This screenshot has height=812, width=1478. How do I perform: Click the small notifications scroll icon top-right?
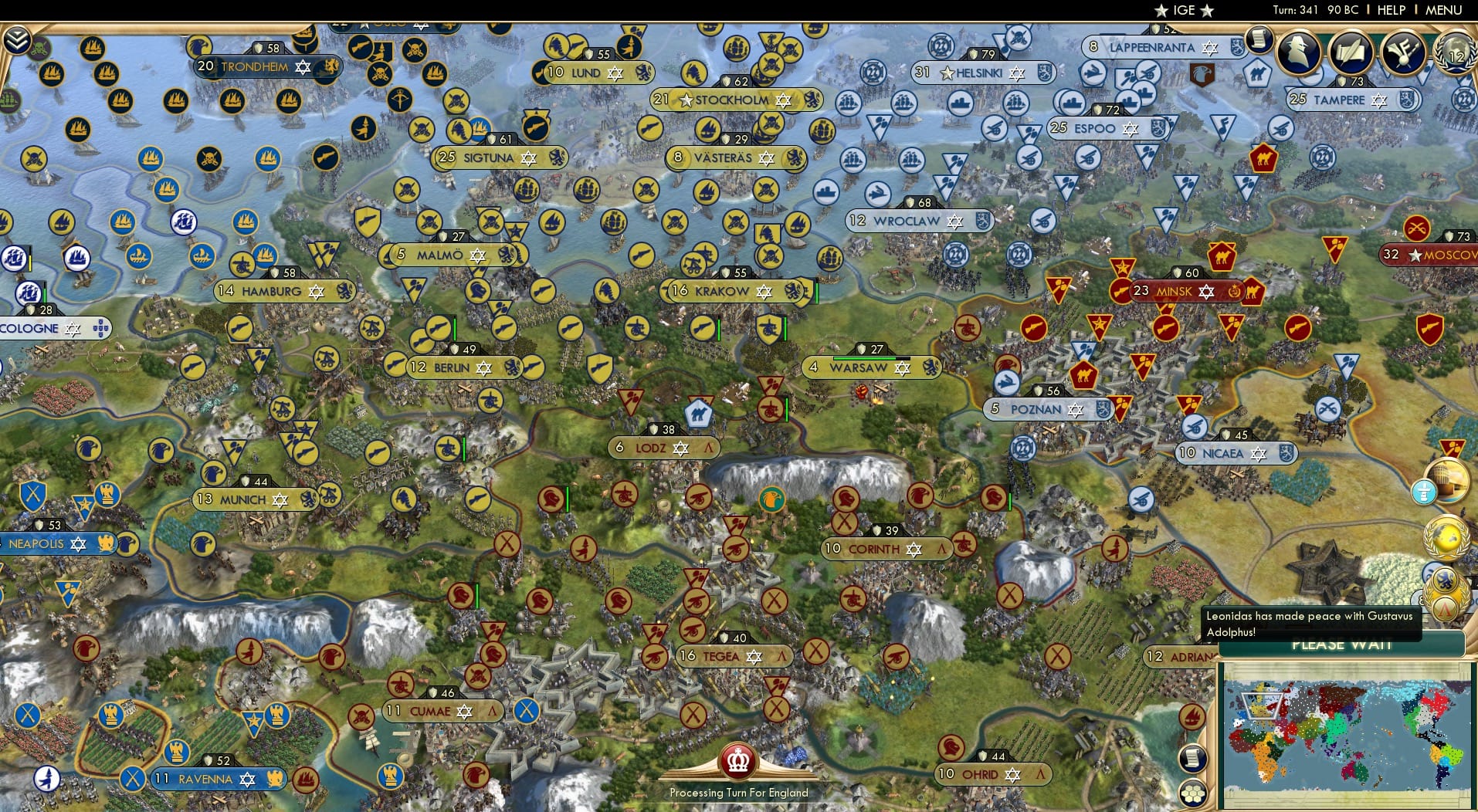[1260, 37]
